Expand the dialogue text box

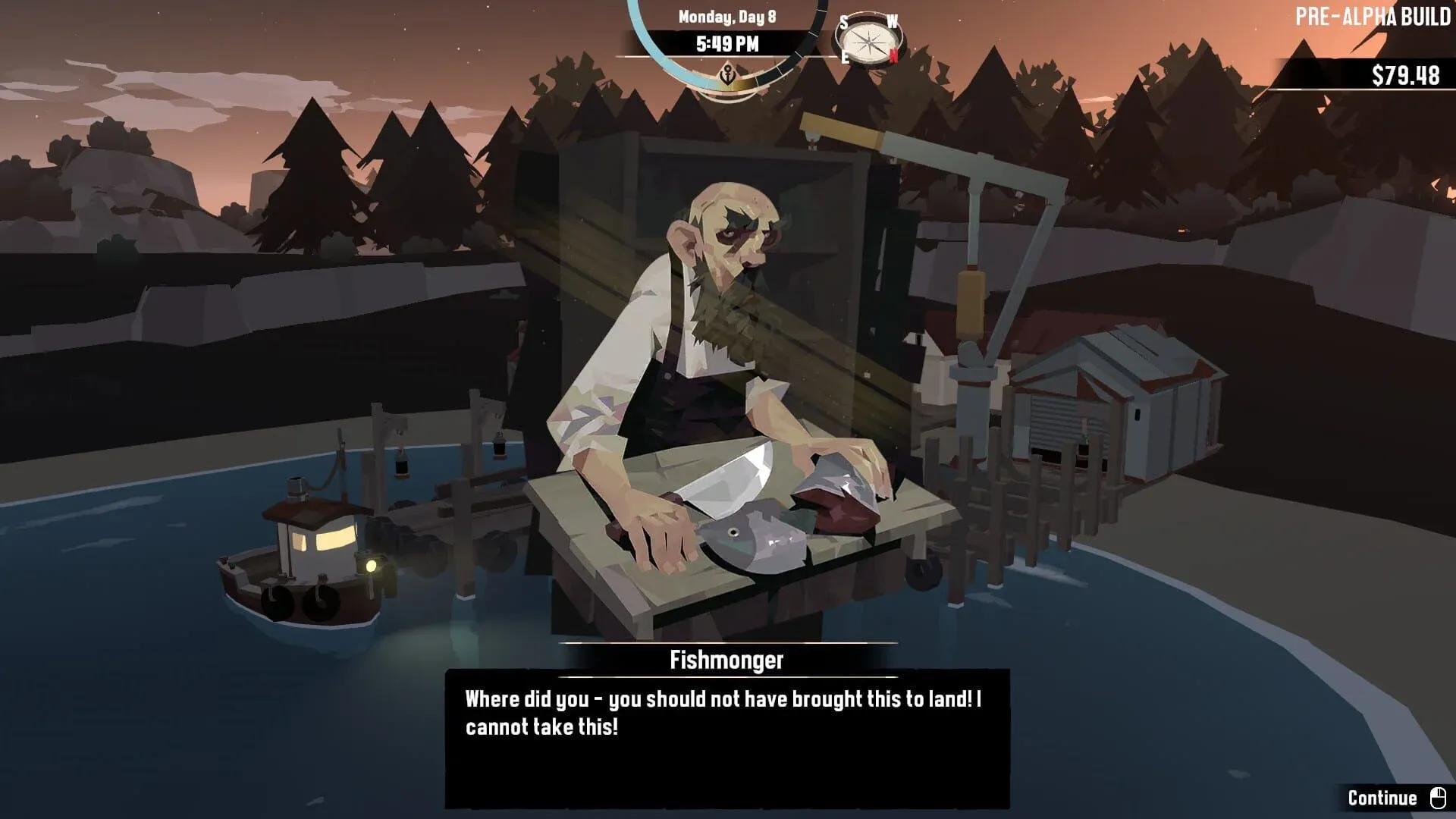coord(728,739)
